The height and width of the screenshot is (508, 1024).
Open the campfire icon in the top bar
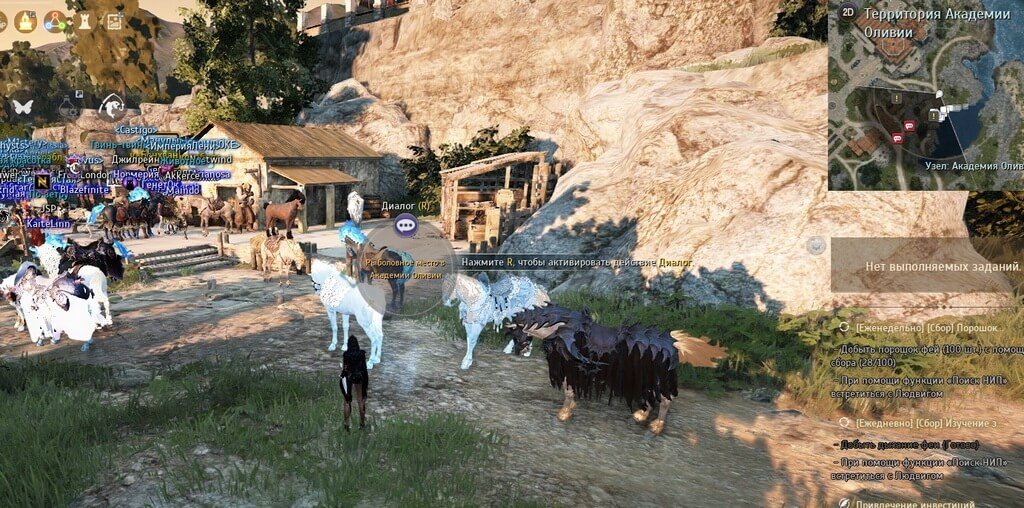point(25,21)
